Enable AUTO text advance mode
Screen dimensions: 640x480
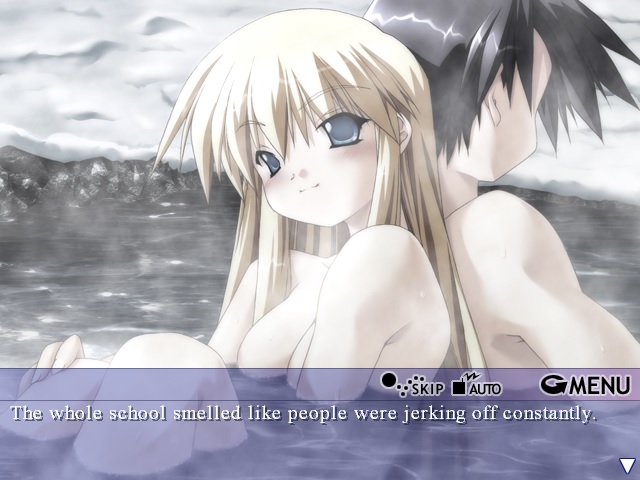tap(477, 385)
